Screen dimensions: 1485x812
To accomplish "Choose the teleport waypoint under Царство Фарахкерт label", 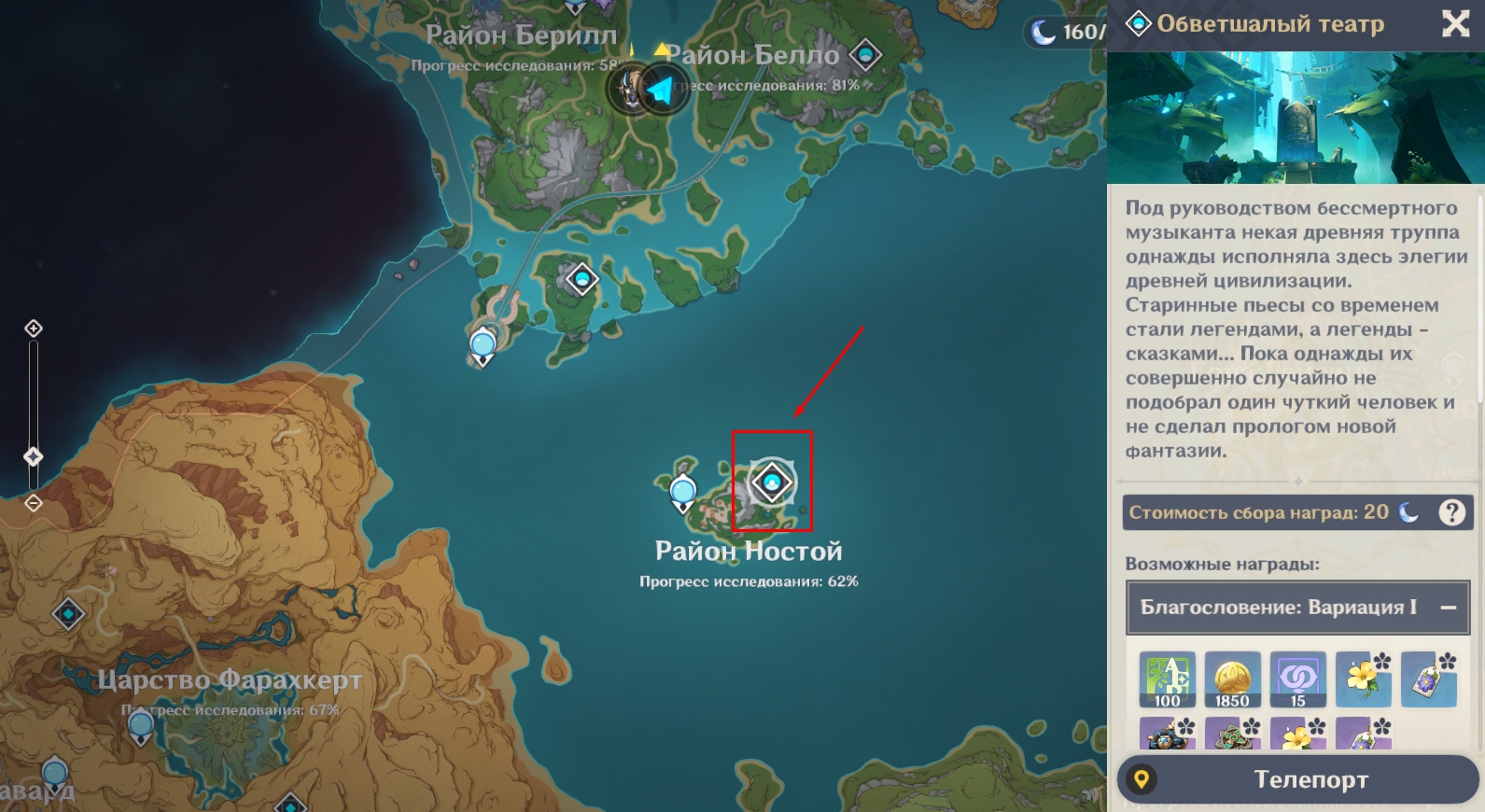I will pyautogui.click(x=141, y=726).
